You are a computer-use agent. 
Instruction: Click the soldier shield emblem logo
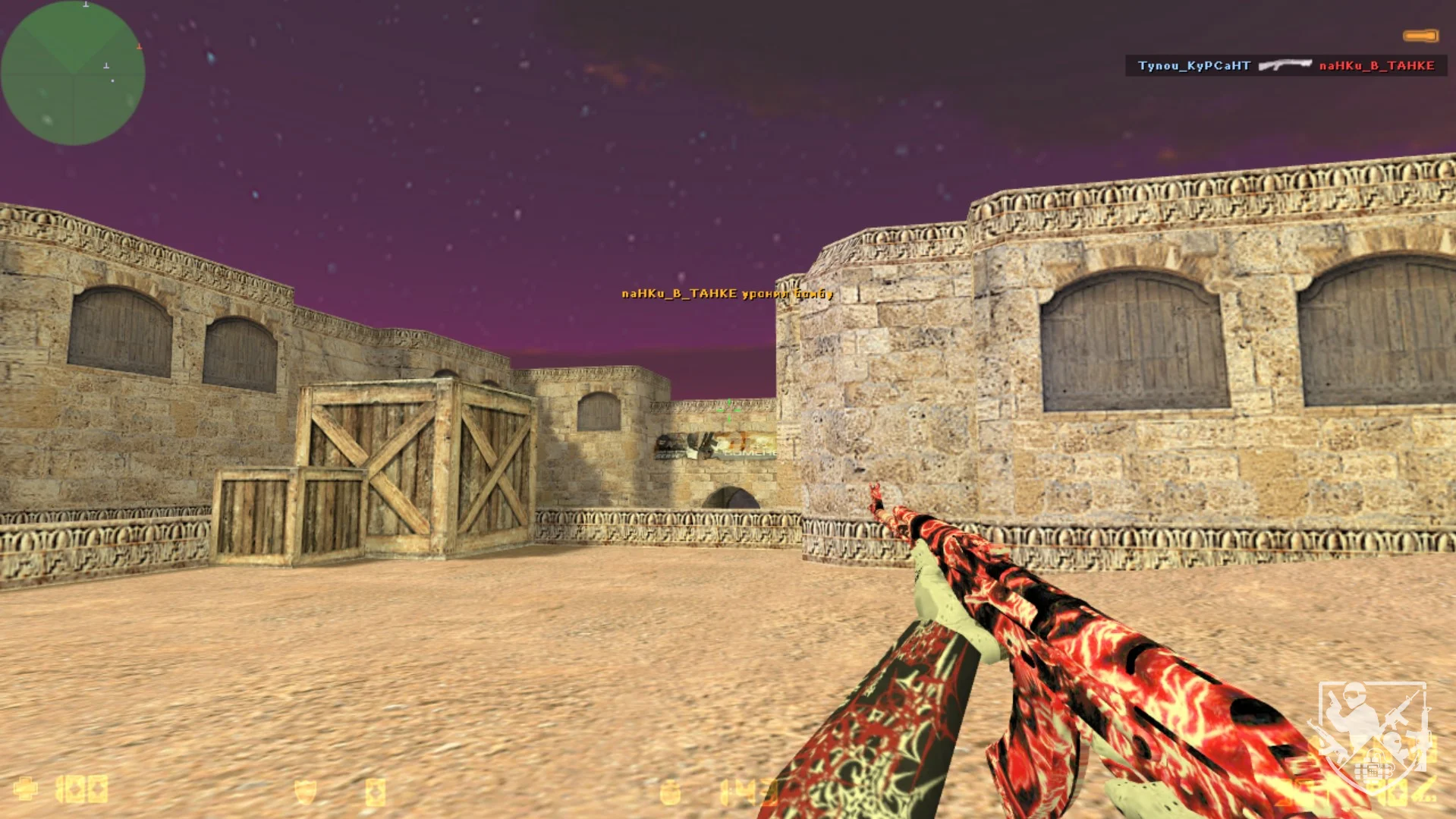pyautogui.click(x=1373, y=733)
